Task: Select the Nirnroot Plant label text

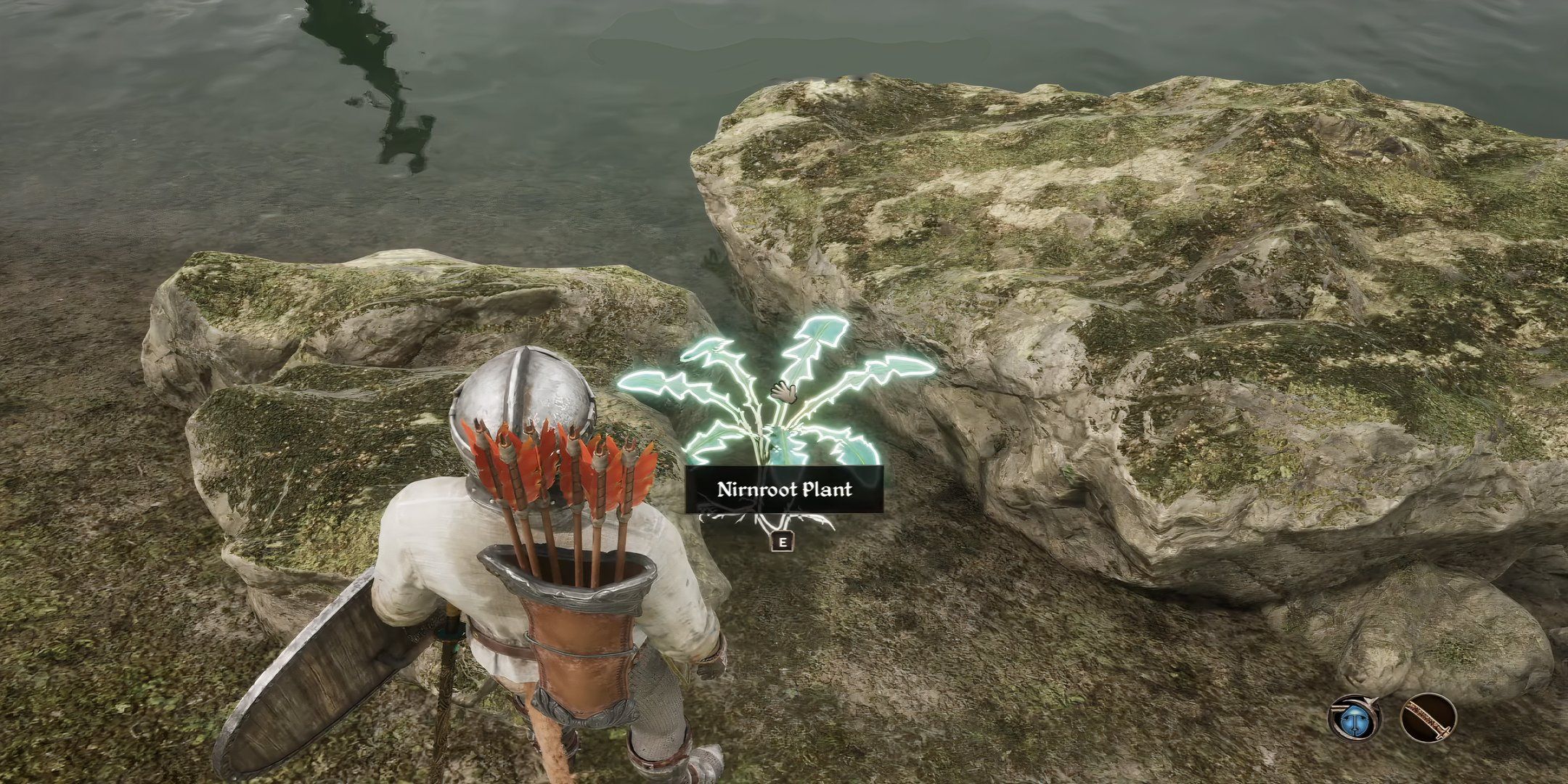Action: 785,490
